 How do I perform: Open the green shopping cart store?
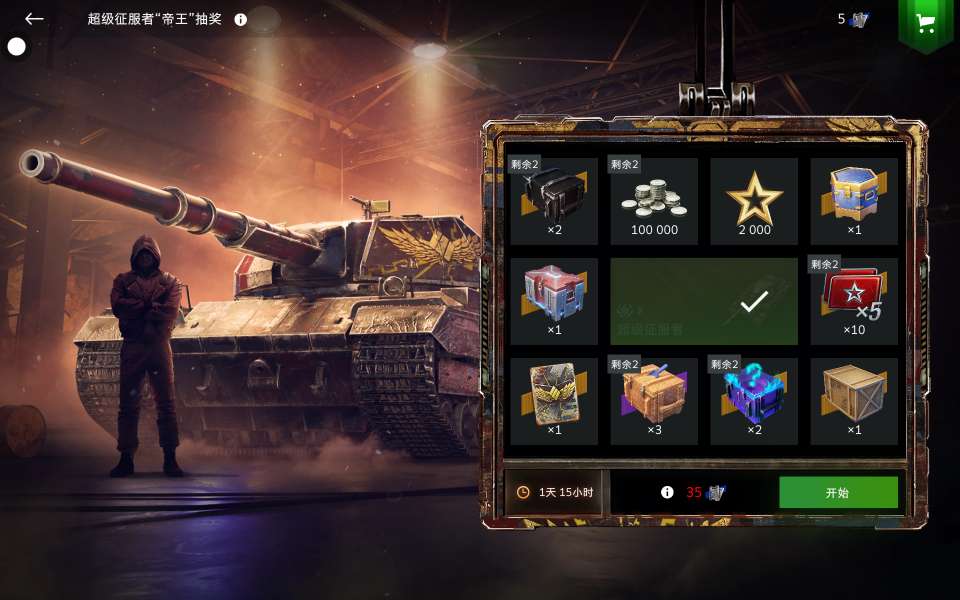(925, 24)
